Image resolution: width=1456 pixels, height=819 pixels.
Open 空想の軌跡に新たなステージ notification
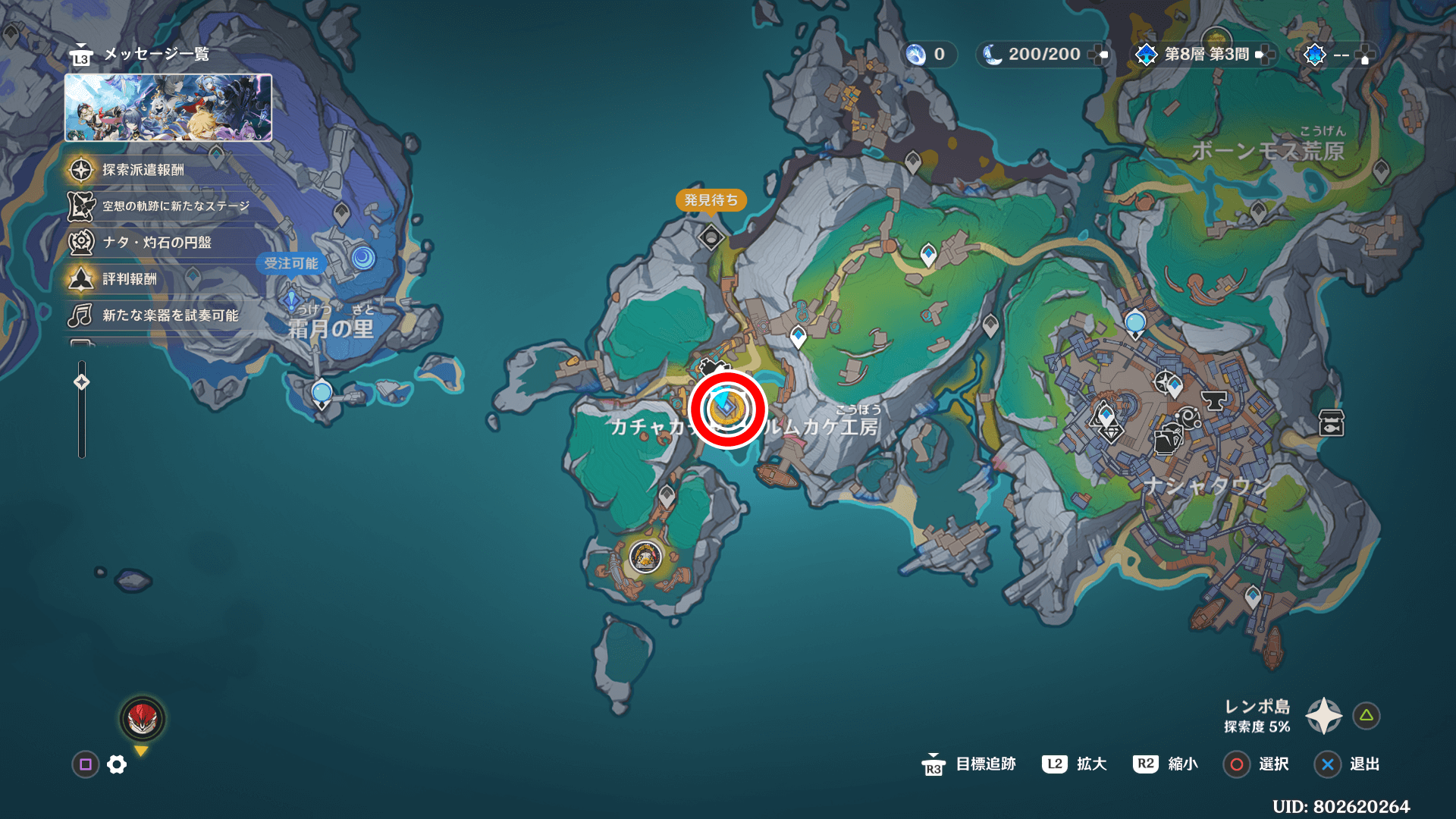(175, 206)
